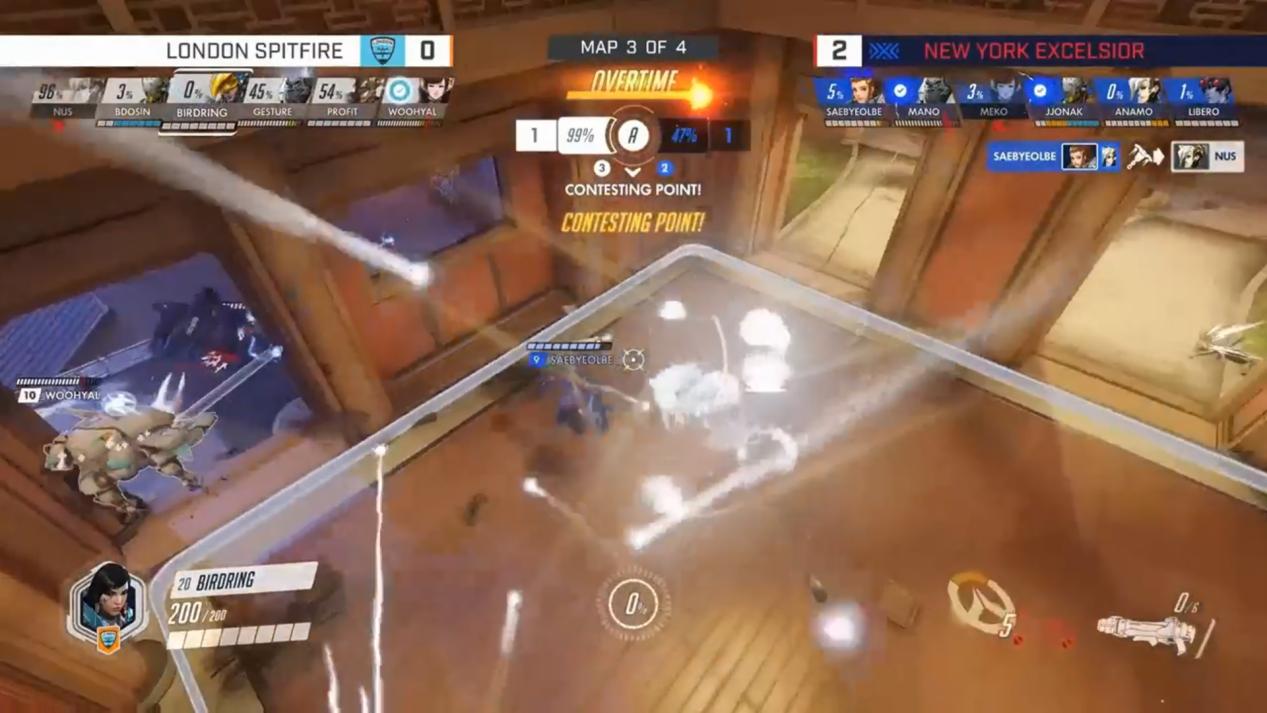Select NUS player tile in London roster

pos(63,101)
